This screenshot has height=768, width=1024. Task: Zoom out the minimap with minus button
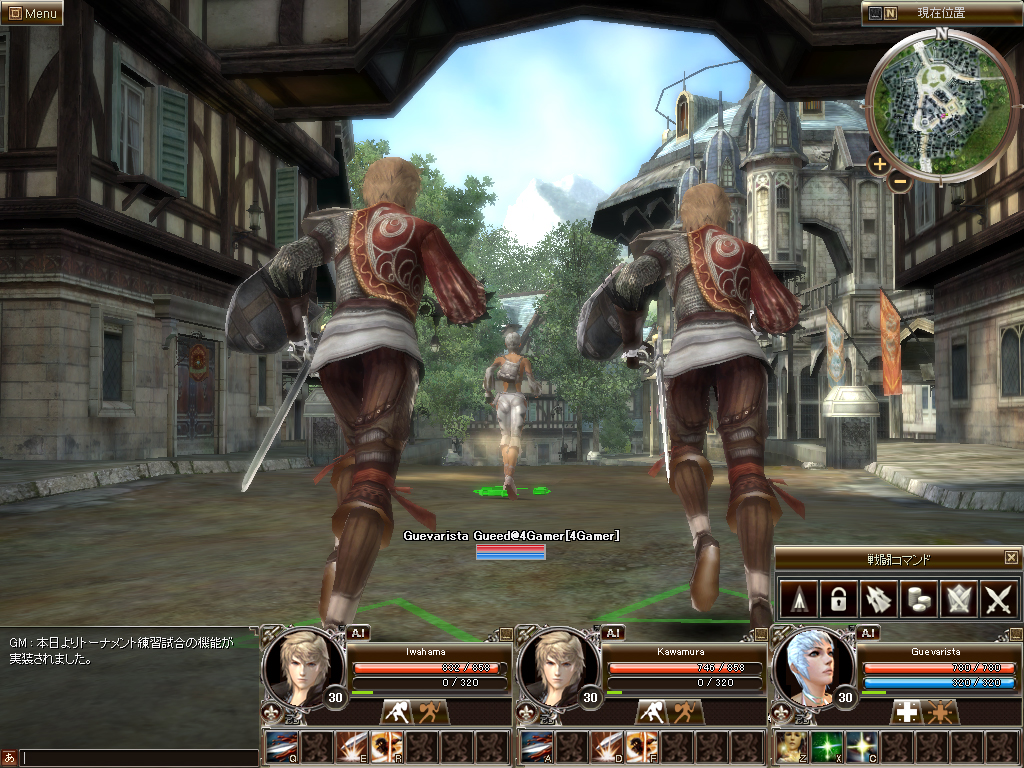(x=899, y=181)
